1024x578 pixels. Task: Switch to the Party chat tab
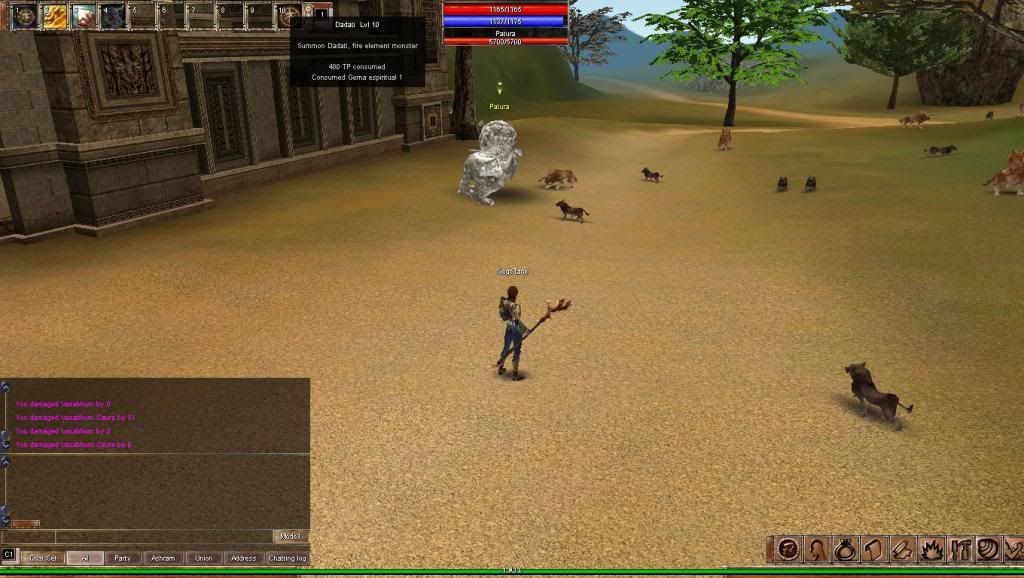(122, 558)
